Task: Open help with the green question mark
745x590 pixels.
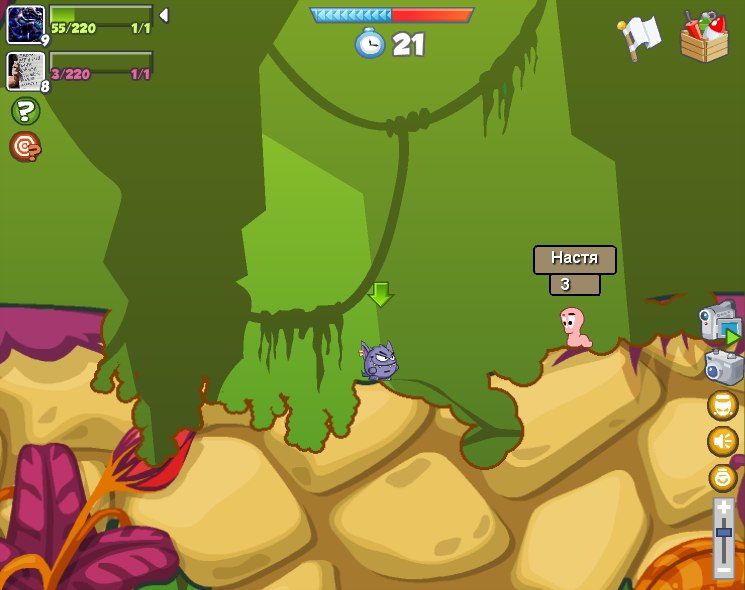Action: pyautogui.click(x=25, y=111)
